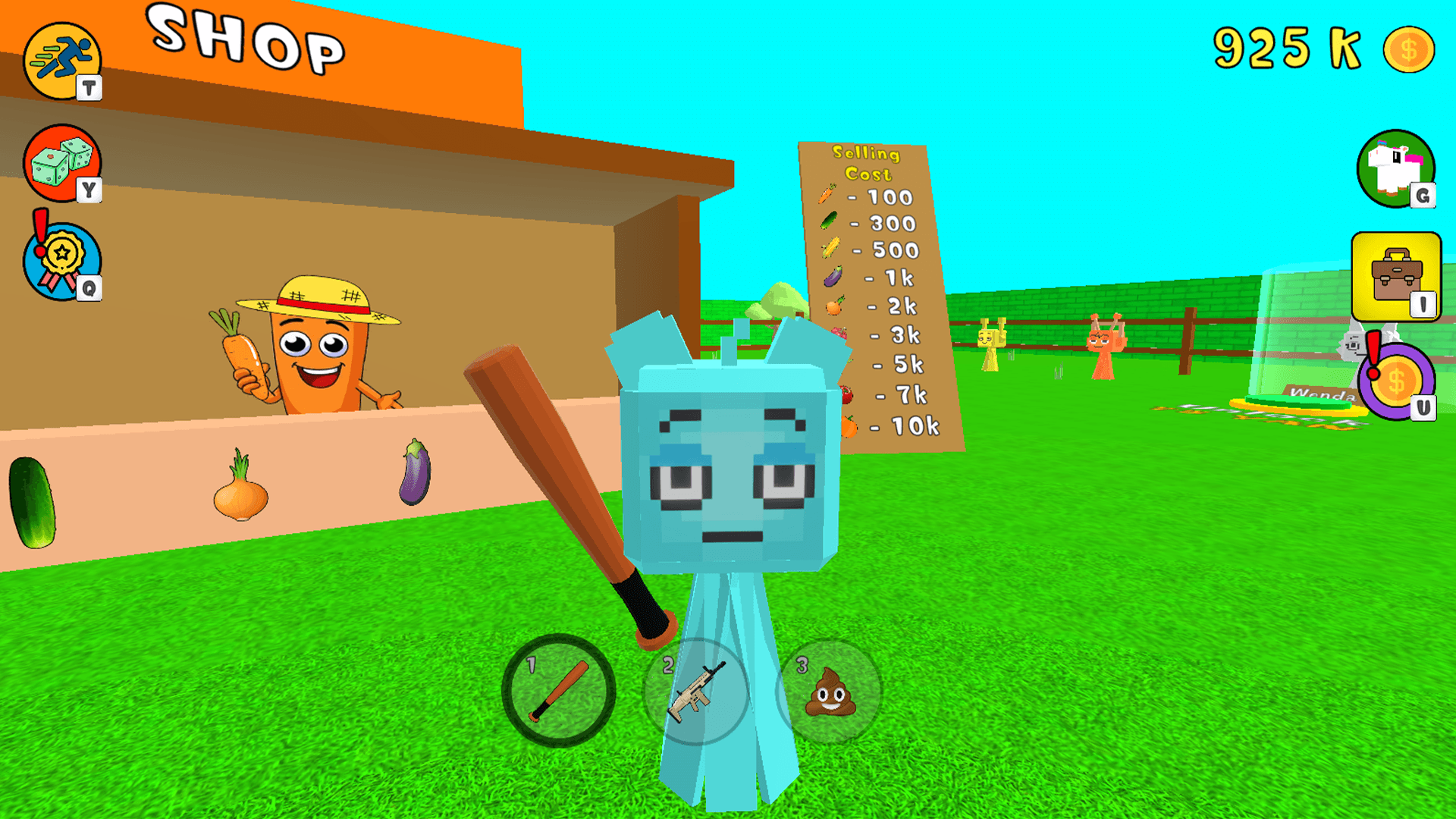Click the gold coin beside the money counter
The width and height of the screenshot is (1456, 819).
point(1411,49)
